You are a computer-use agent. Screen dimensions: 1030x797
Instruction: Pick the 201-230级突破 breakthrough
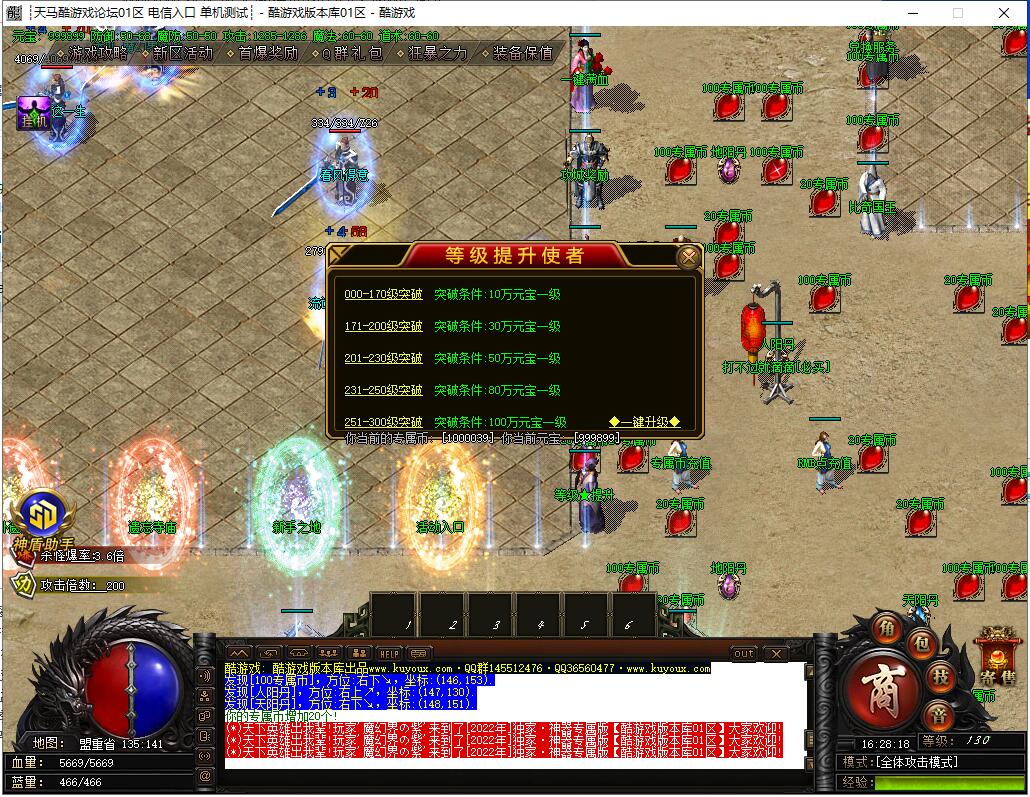pyautogui.click(x=383, y=359)
